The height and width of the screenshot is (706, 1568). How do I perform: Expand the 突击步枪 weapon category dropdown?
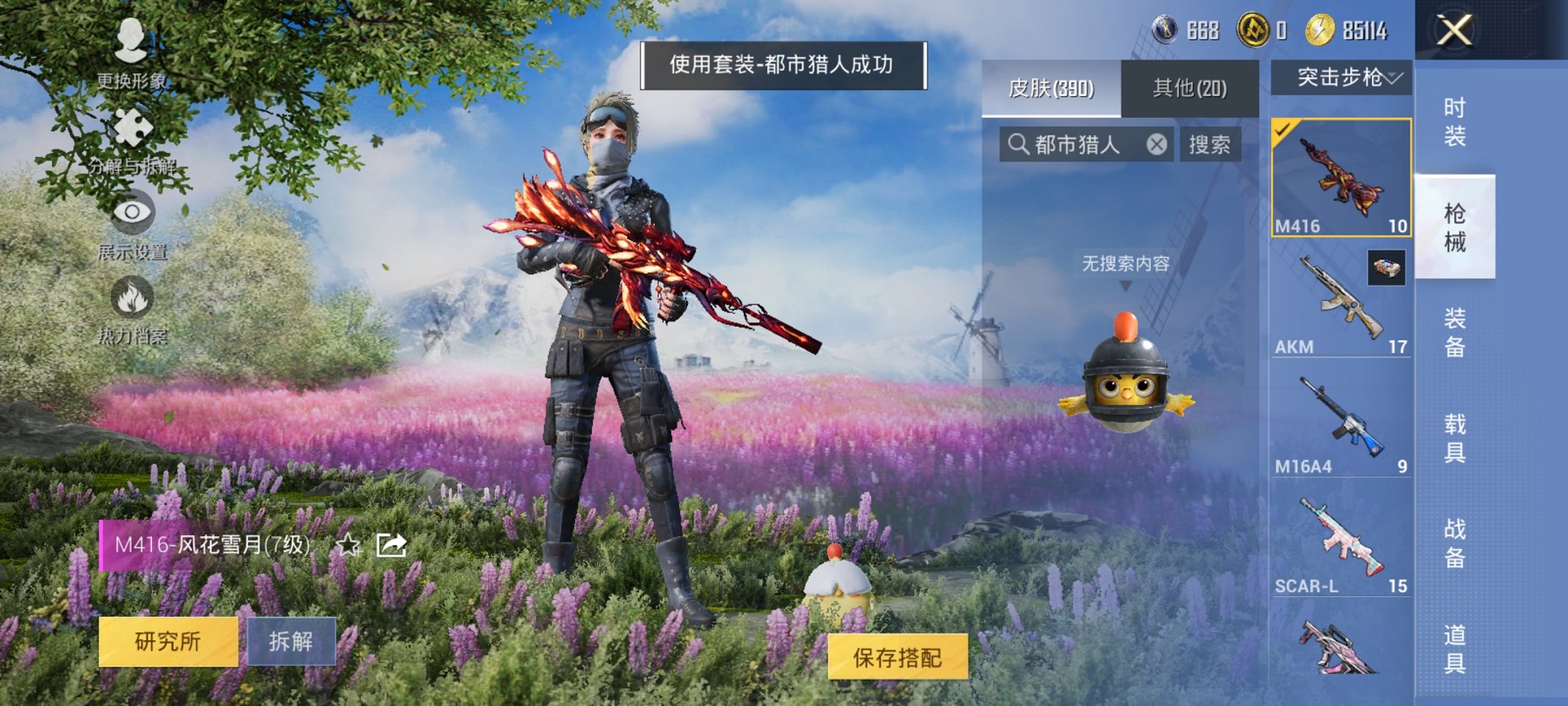tap(1350, 76)
